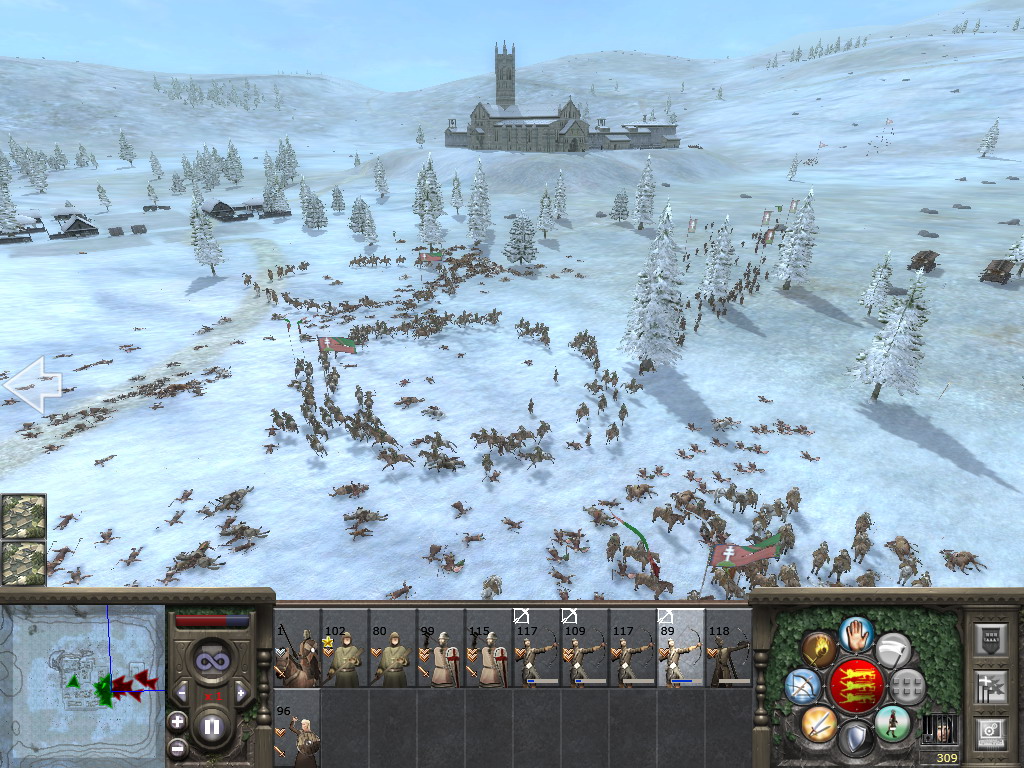Open the gear options button
Image resolution: width=1024 pixels, height=768 pixels.
click(x=993, y=732)
